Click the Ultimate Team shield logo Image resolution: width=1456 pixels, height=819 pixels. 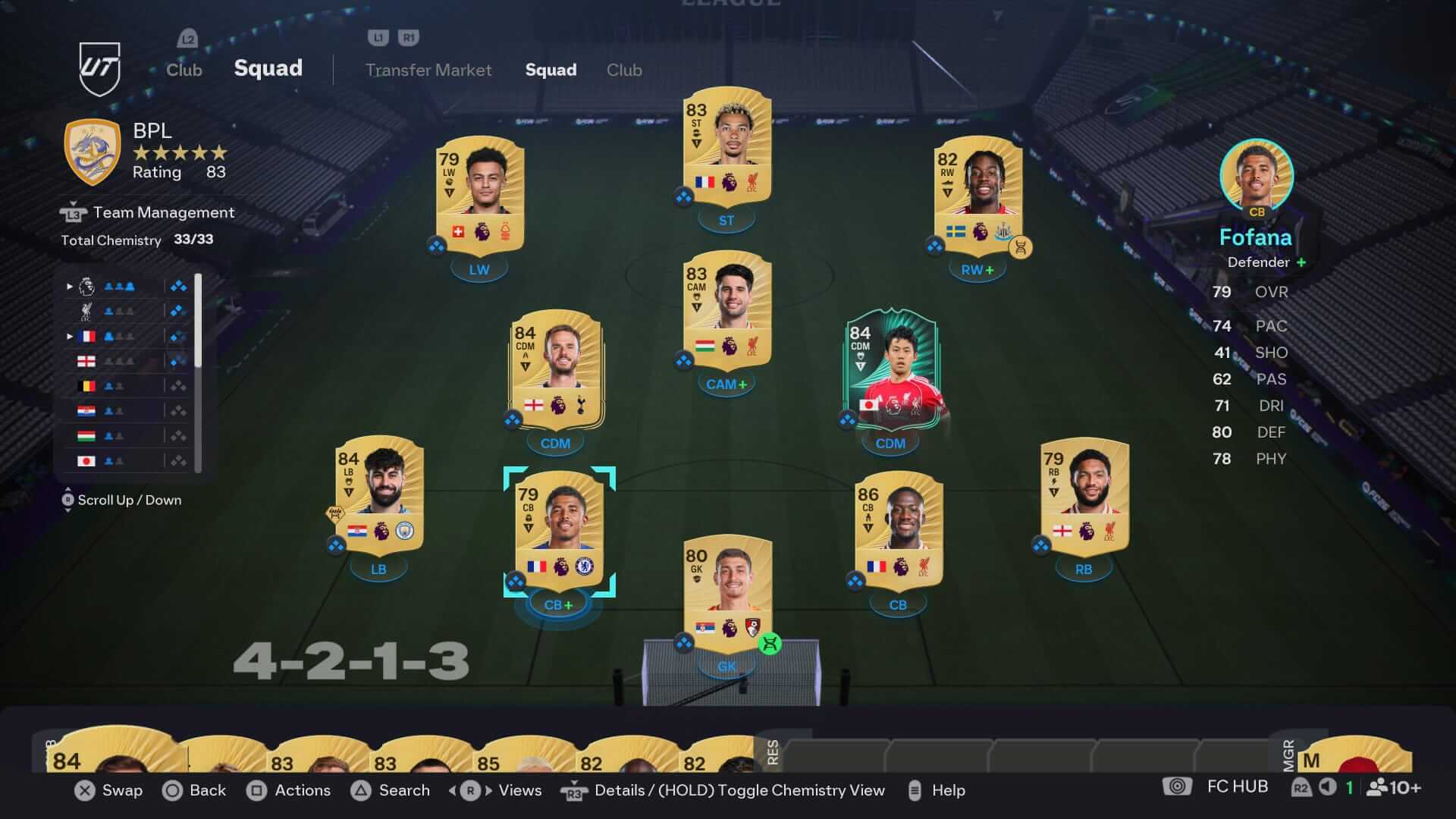(x=100, y=69)
